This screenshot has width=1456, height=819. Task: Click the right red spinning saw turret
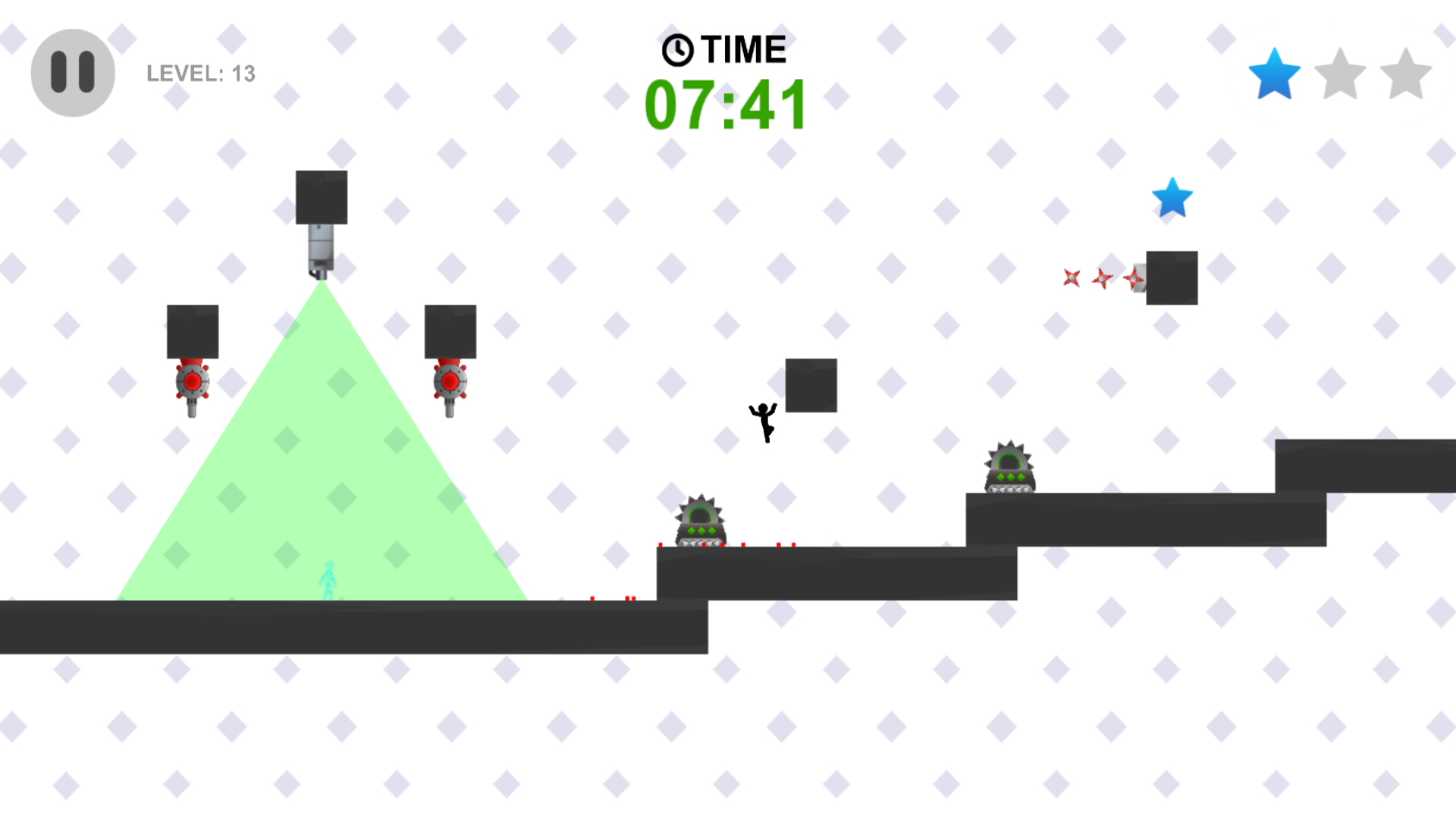[x=450, y=383]
